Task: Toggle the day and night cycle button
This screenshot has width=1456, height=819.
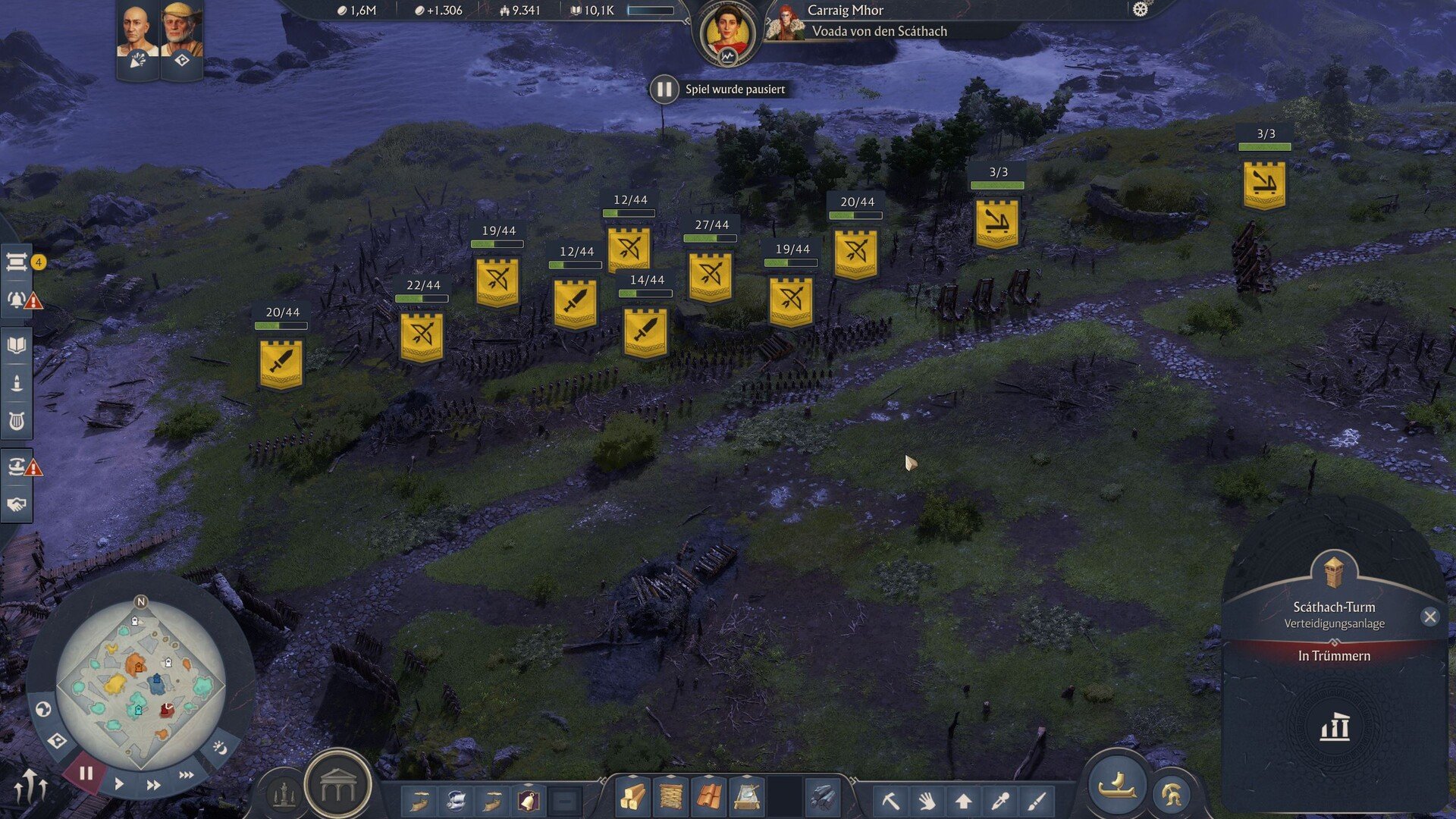Action: pos(220,748)
